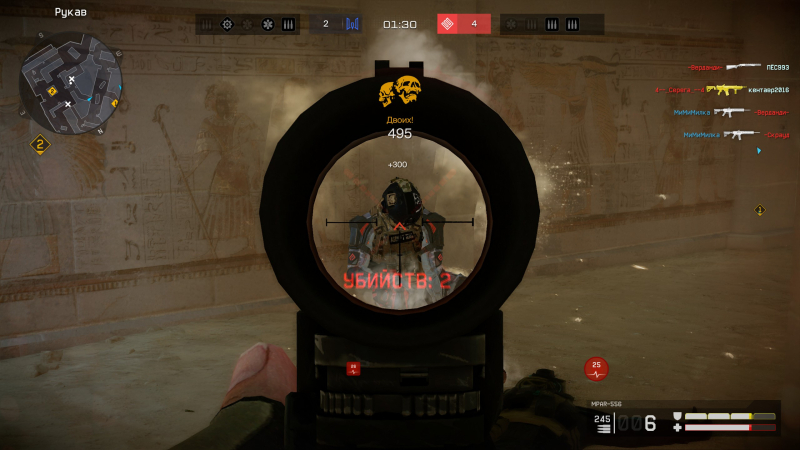800x450 pixels.
Task: Select the yellow diamond marker numbered 2
Action: (x=40, y=145)
